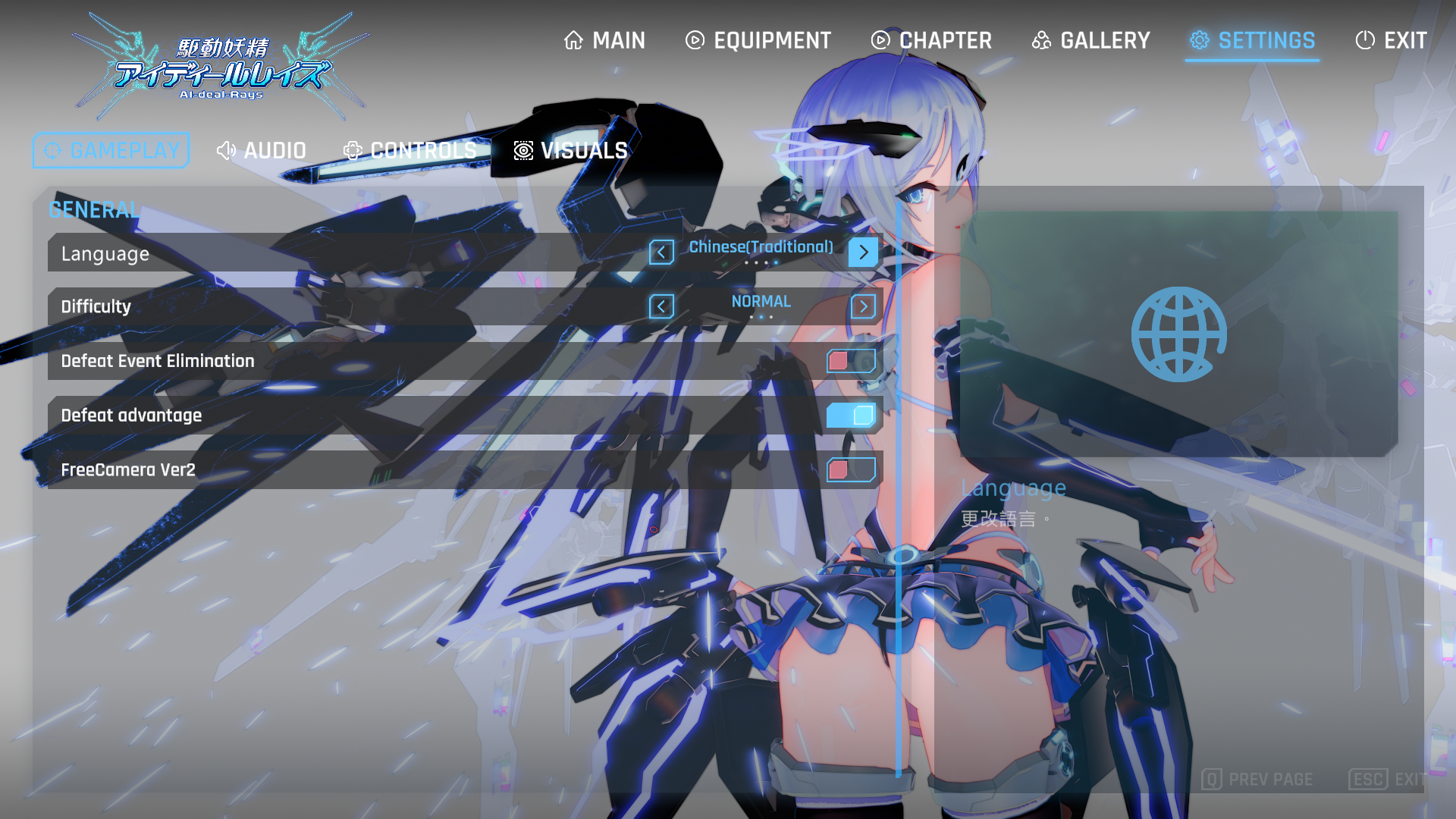The image size is (1456, 819).
Task: Select the SETTINGS menu entry
Action: tap(1252, 40)
